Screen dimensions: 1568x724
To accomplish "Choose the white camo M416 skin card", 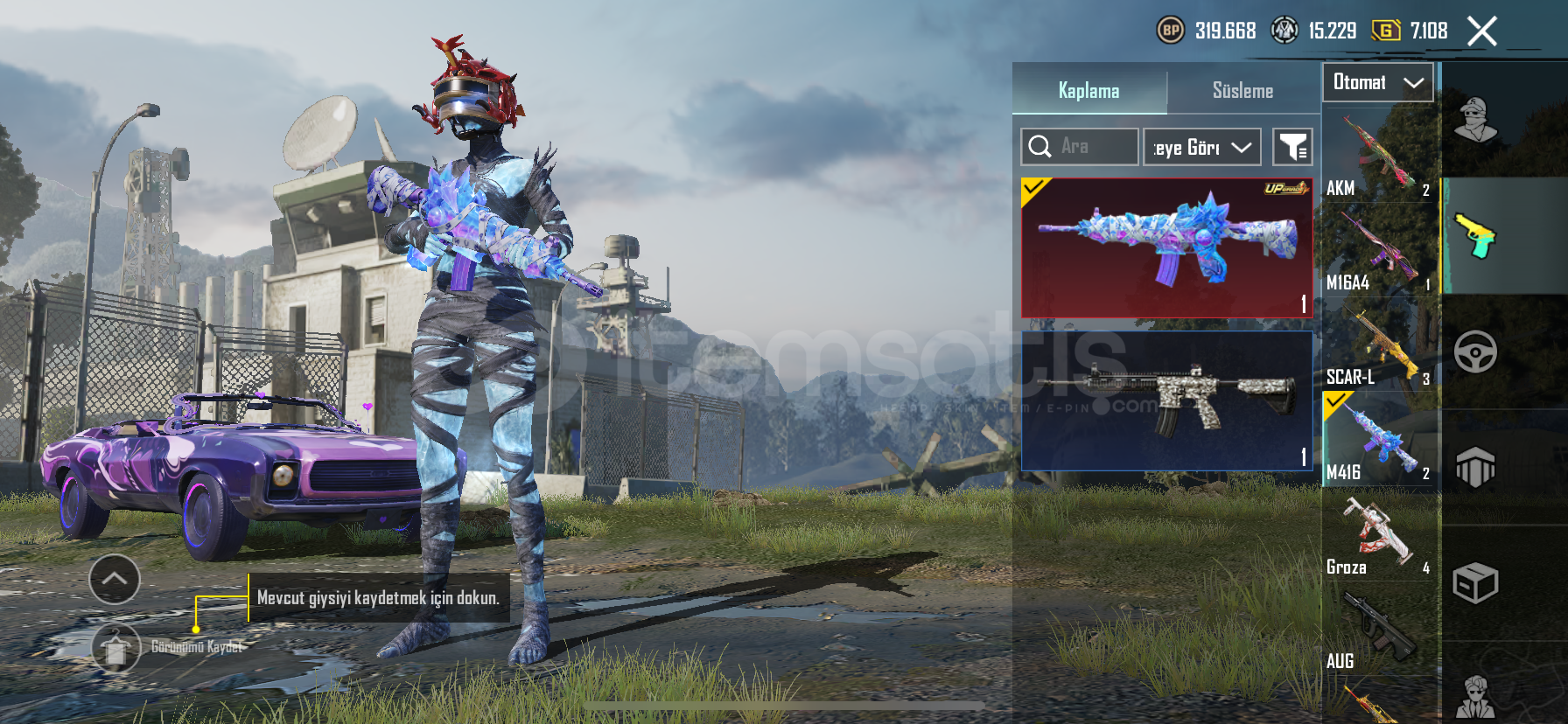I will point(1166,400).
